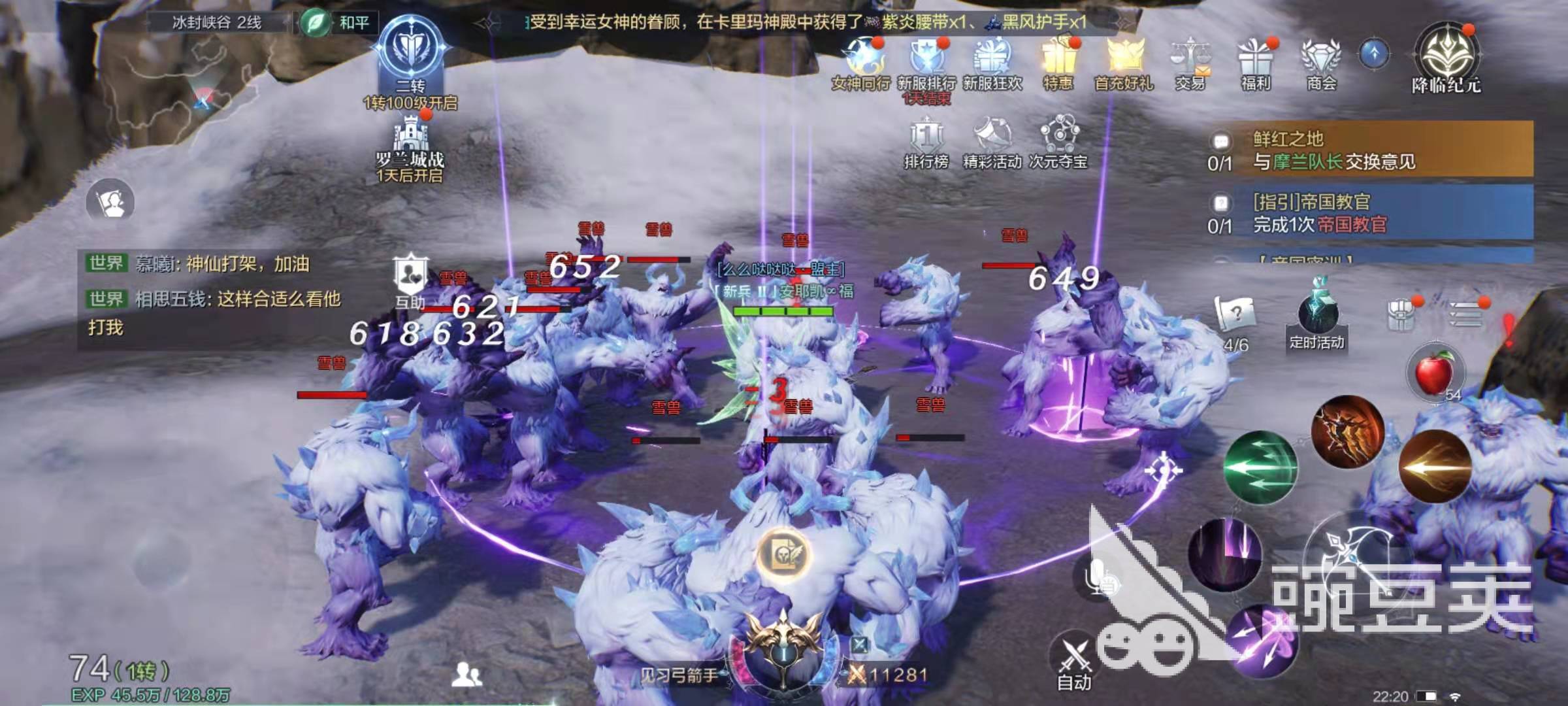The height and width of the screenshot is (706, 1568).
Task: Open the 定时活动 timed events
Action: pyautogui.click(x=1317, y=317)
